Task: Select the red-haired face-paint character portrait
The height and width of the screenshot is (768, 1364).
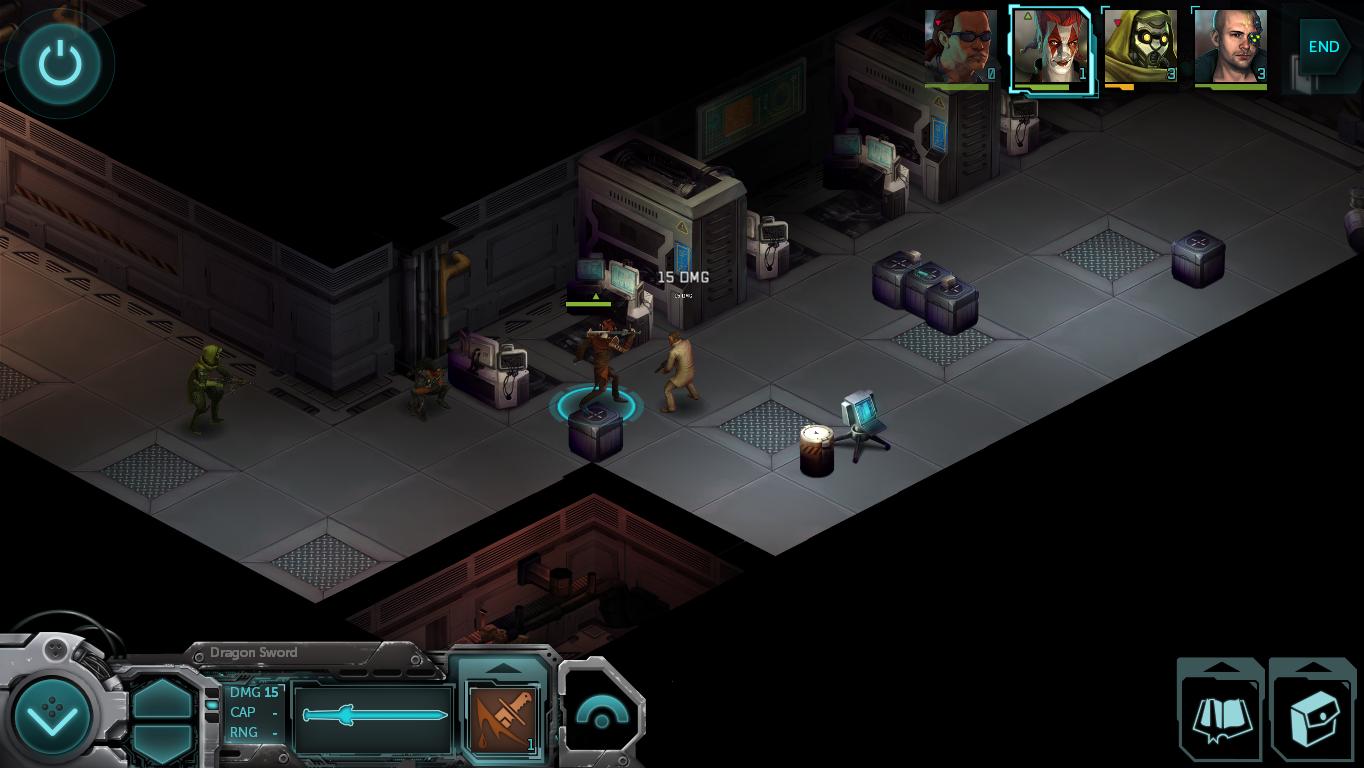Action: click(1050, 47)
